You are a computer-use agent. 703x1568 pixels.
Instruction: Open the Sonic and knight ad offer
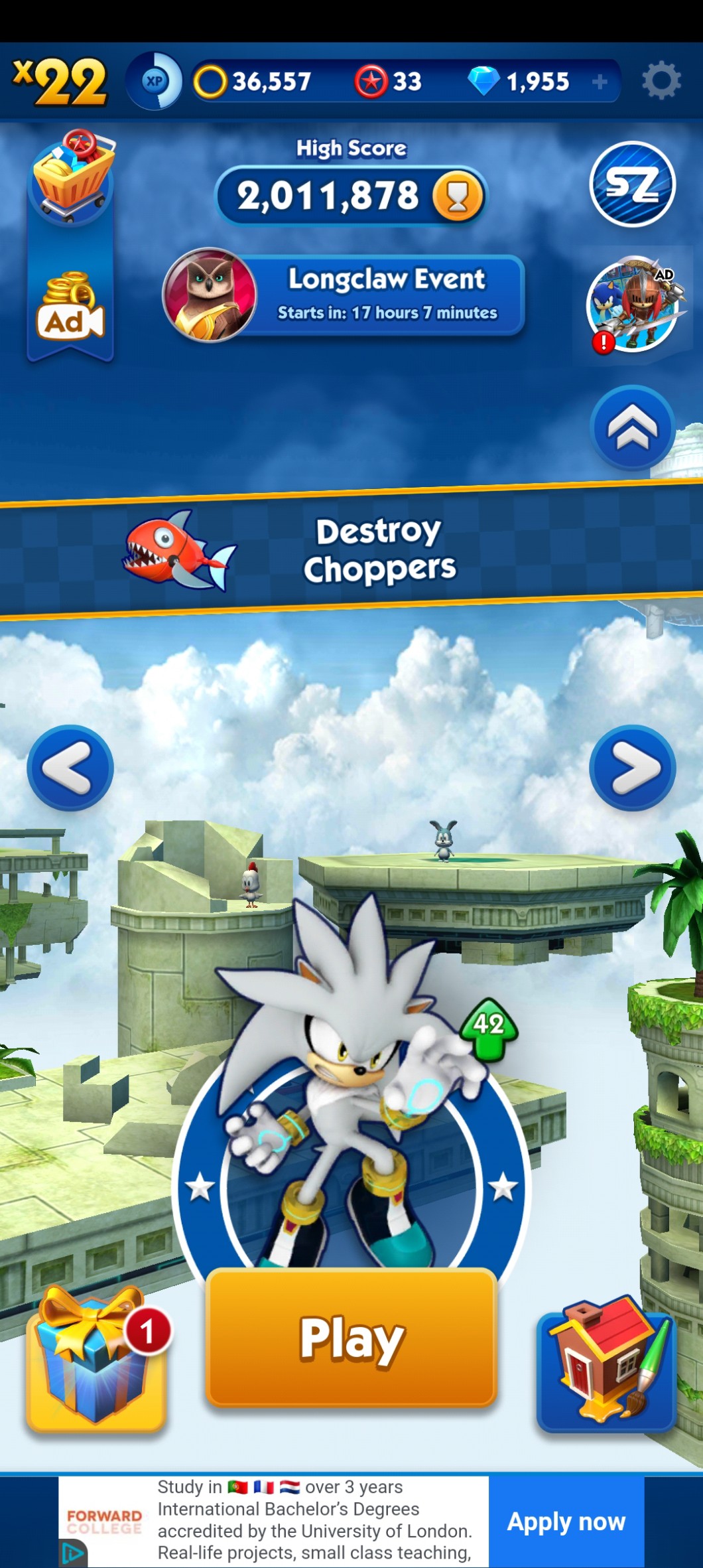[x=633, y=305]
